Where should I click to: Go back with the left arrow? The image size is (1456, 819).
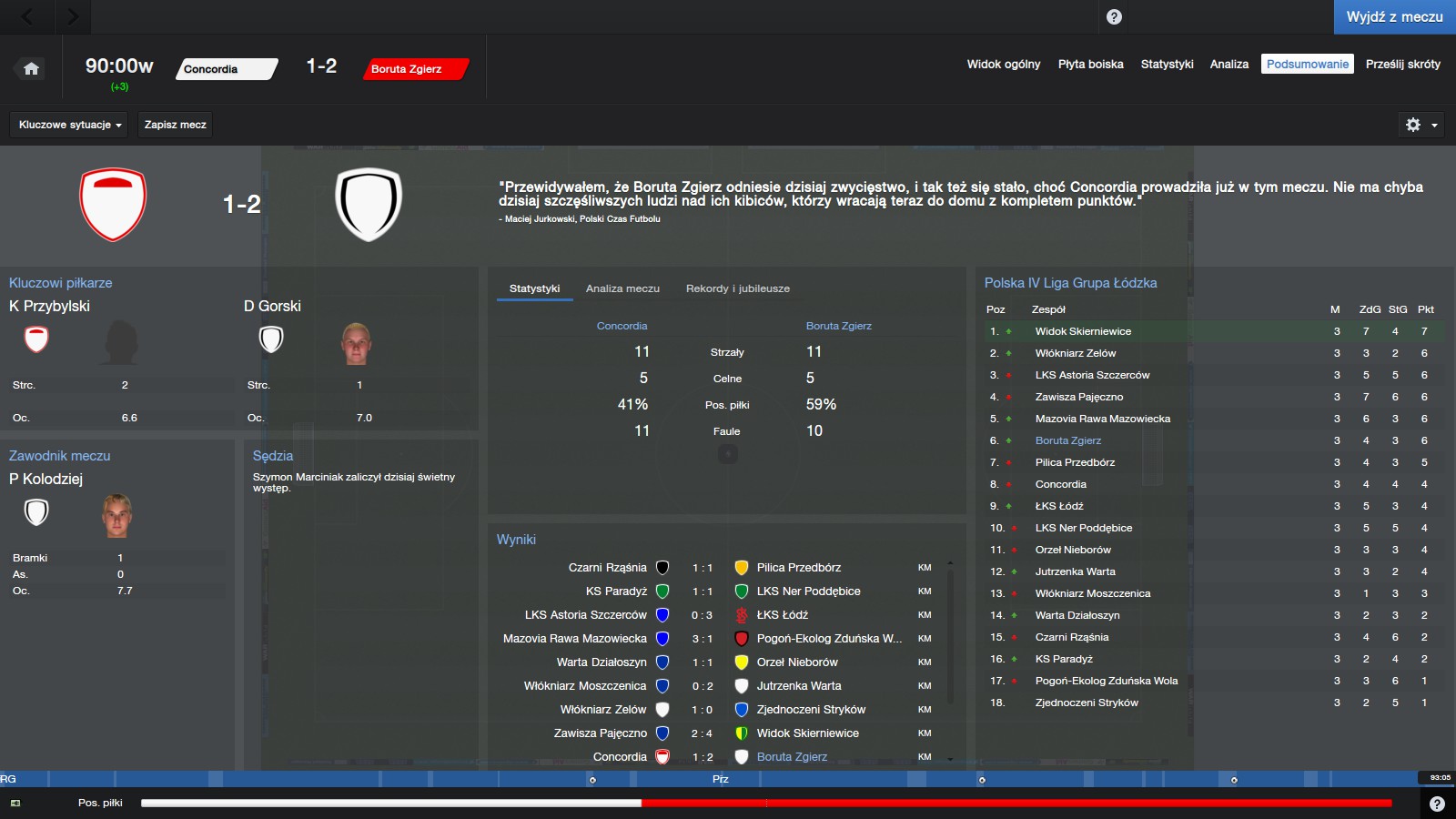click(x=27, y=16)
